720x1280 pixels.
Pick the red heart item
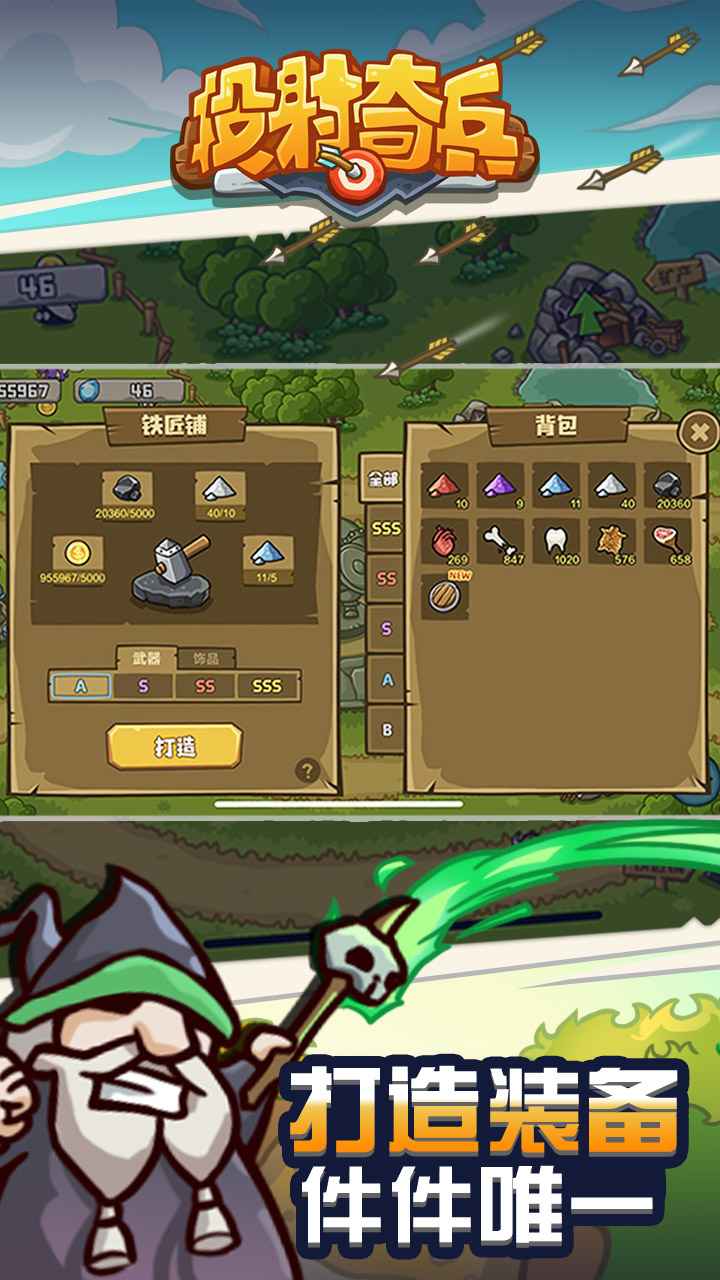click(x=444, y=541)
